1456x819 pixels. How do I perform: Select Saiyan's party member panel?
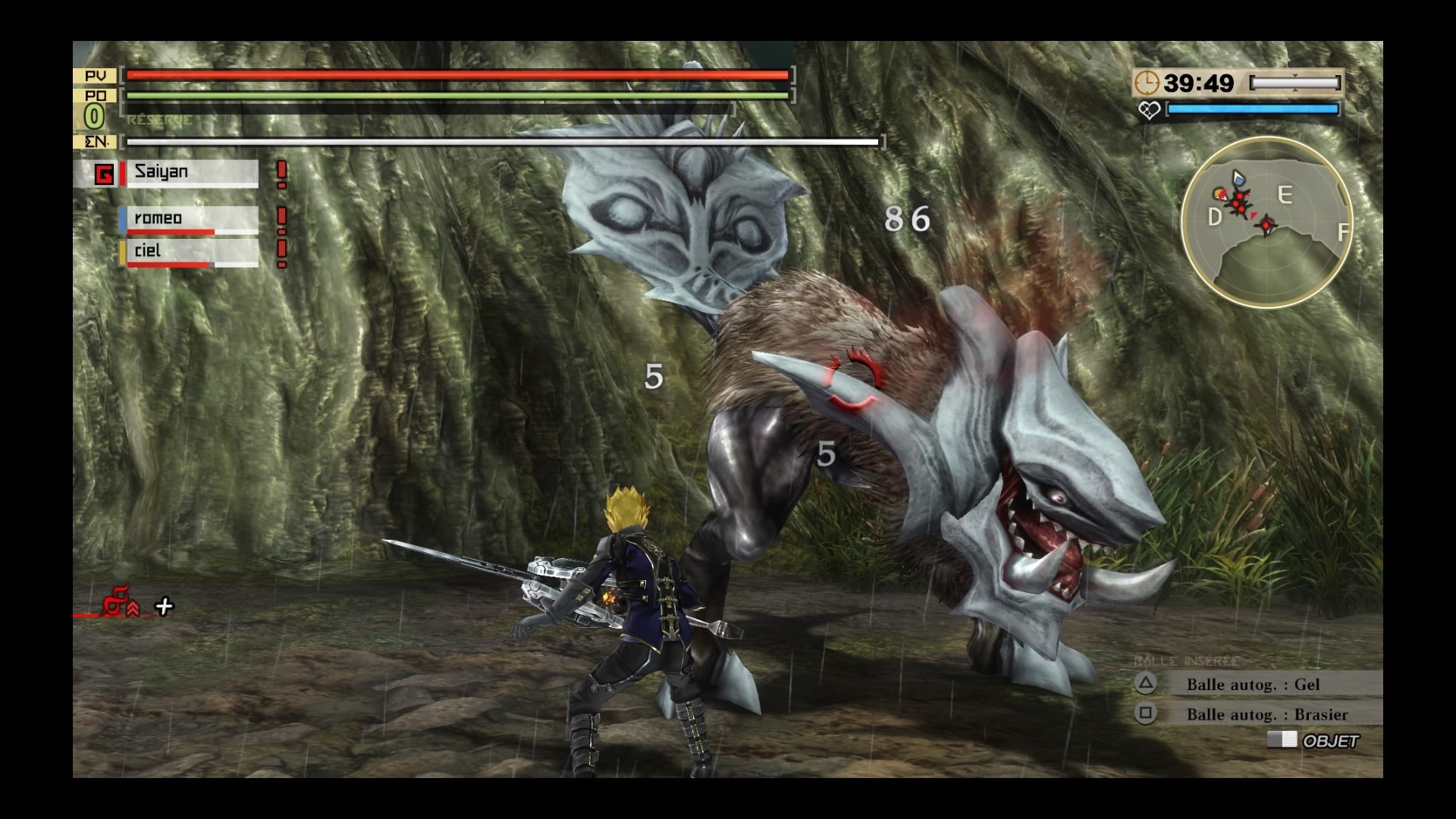pos(190,173)
